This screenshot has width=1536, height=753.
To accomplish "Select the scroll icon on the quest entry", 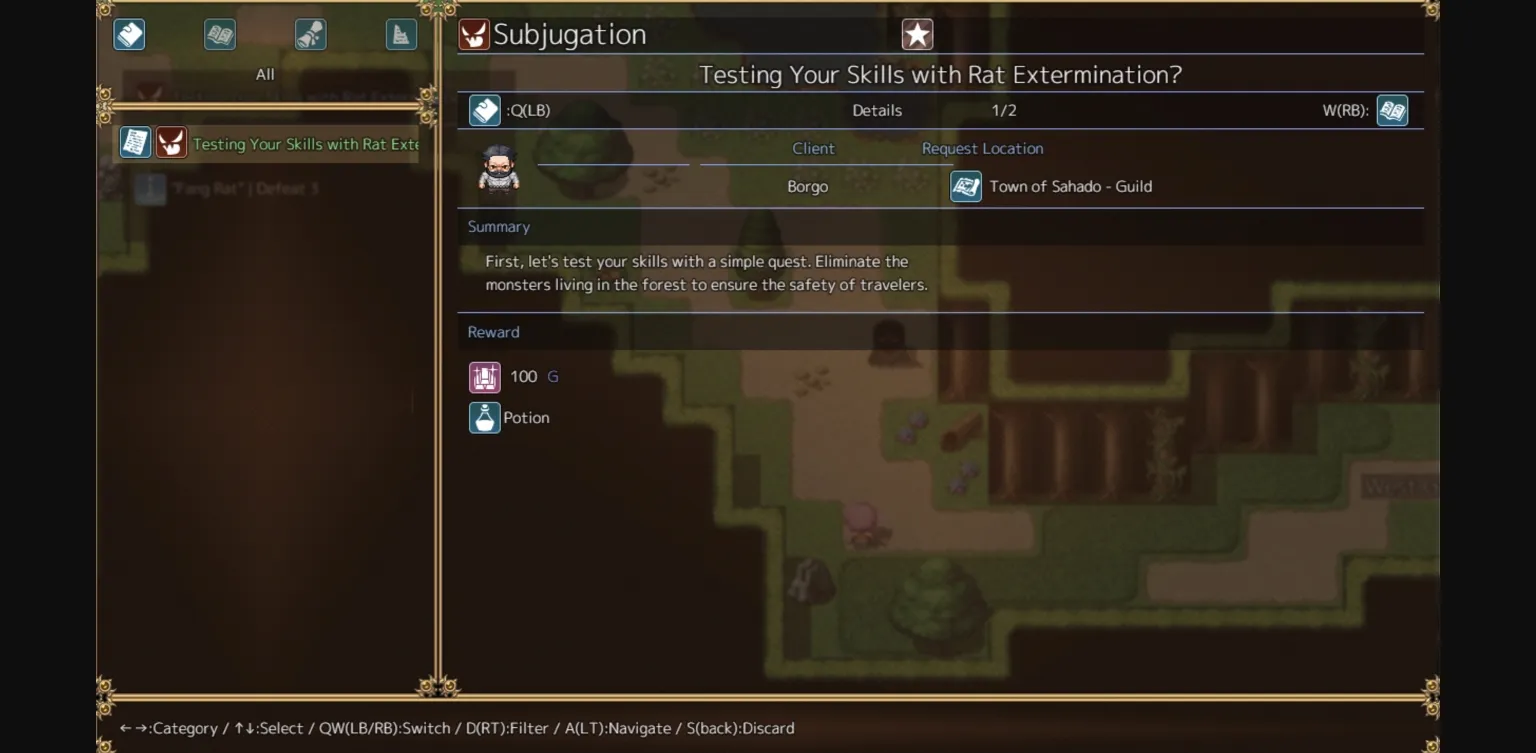I will (135, 142).
